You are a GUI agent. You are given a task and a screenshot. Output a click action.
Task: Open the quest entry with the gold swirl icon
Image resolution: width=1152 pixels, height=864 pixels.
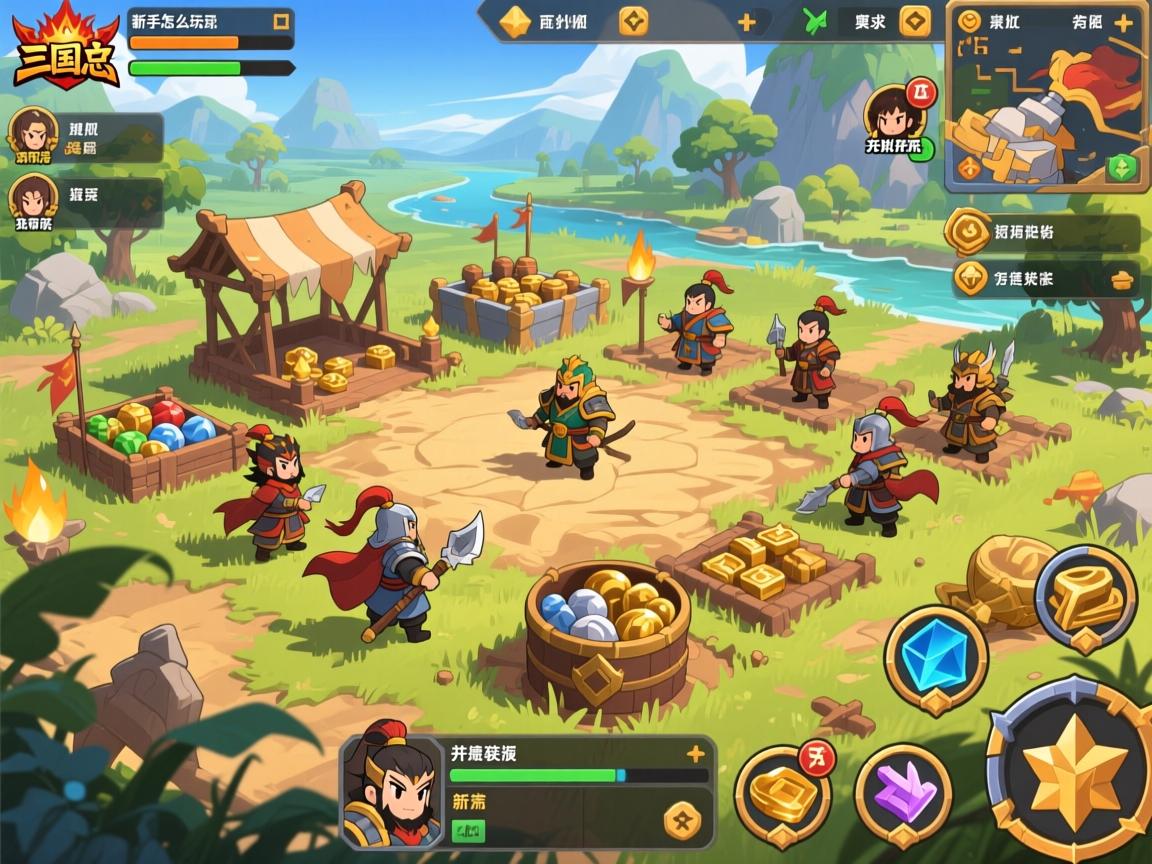coord(1043,232)
